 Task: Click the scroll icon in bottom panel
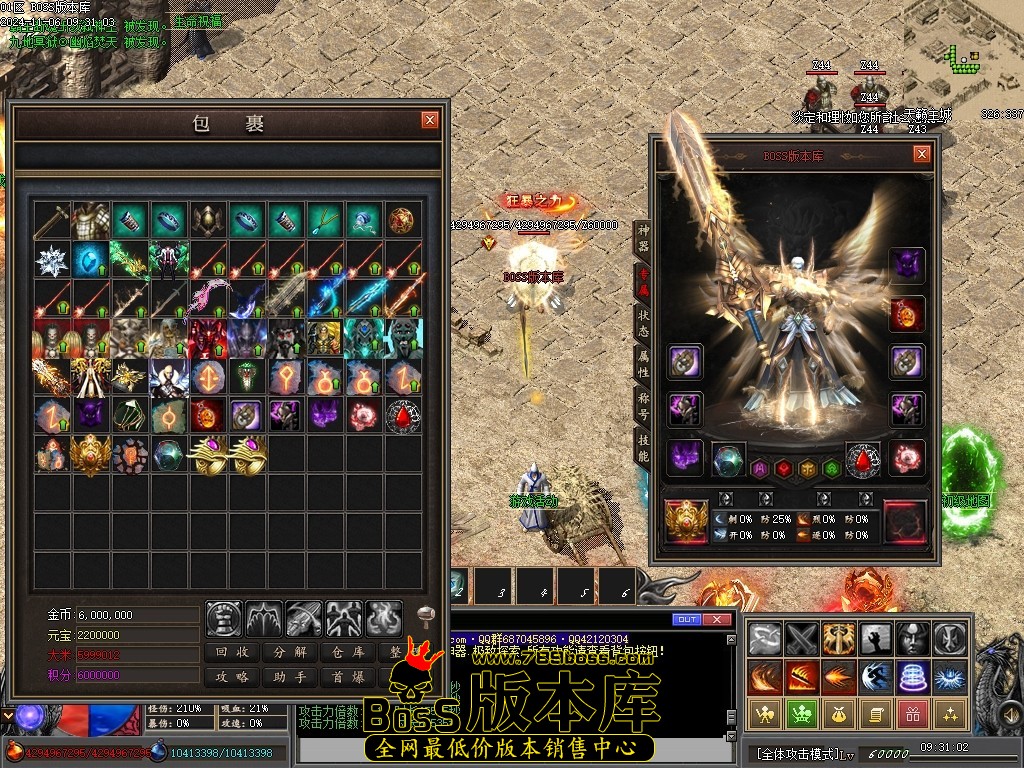875,713
